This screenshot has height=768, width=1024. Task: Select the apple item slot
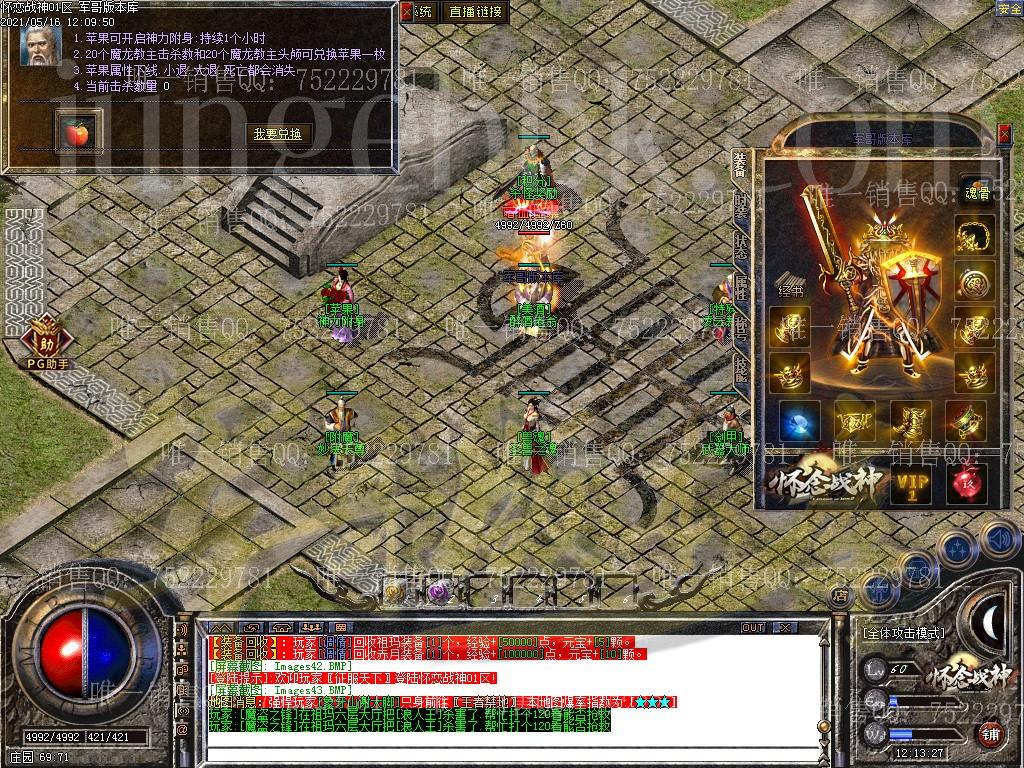tap(75, 132)
